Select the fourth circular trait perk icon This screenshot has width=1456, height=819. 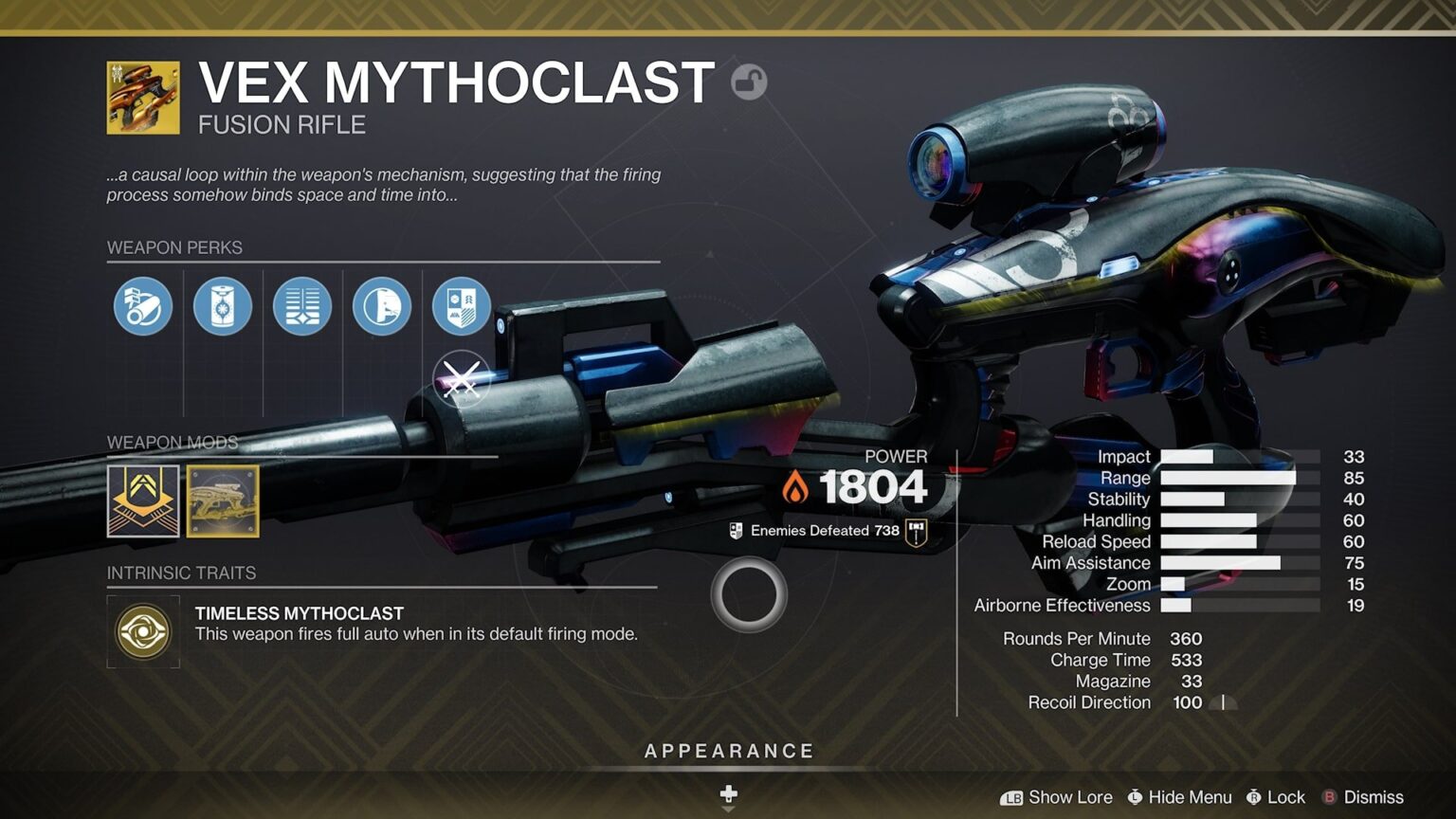[381, 305]
